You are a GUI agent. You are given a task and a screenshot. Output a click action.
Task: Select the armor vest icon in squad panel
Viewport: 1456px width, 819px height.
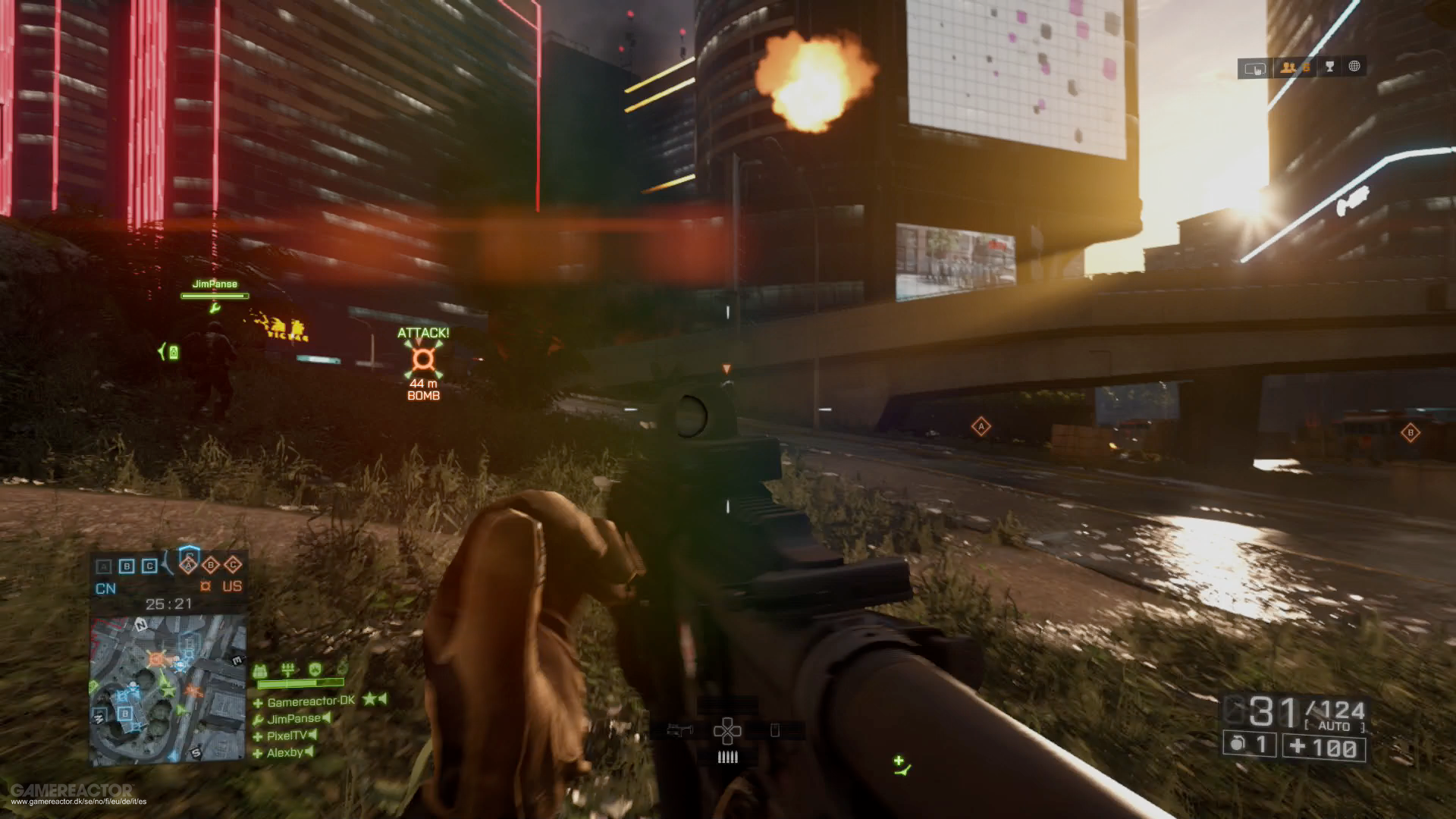pyautogui.click(x=260, y=671)
